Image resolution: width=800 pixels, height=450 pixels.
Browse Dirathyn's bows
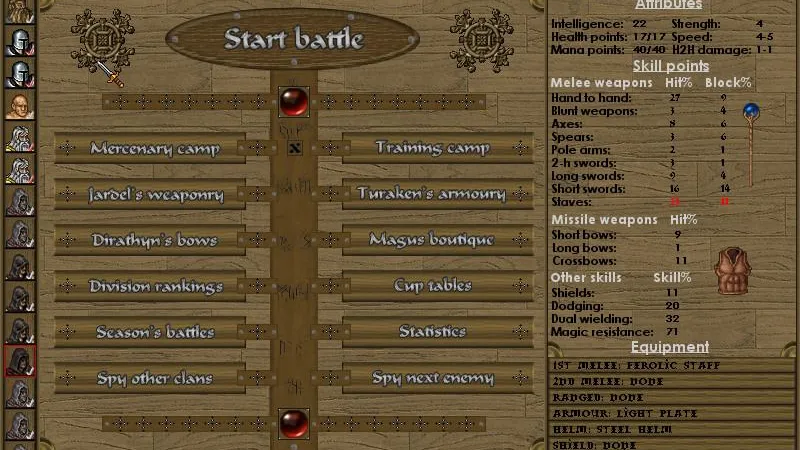(x=154, y=240)
